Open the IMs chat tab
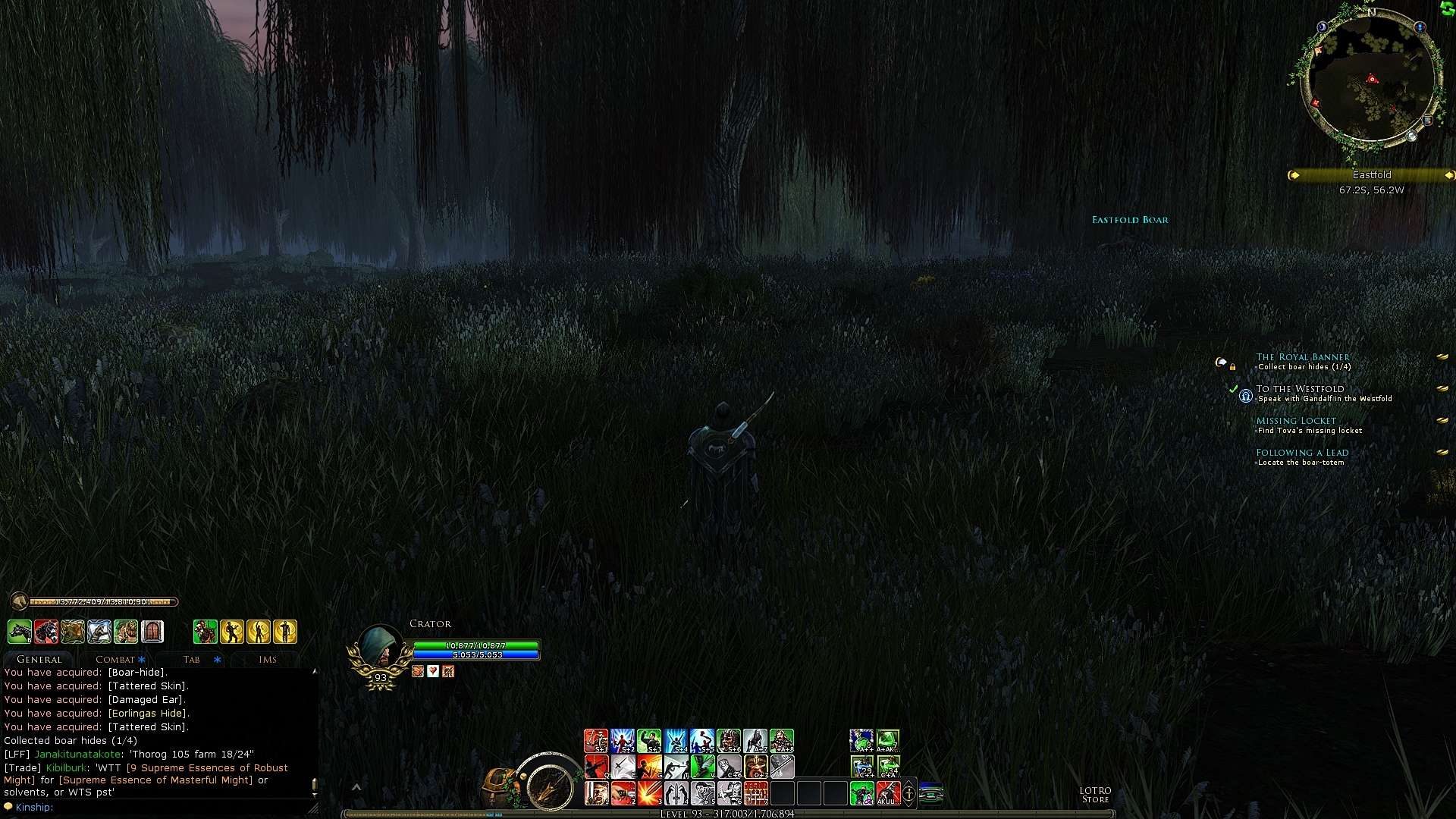The width and height of the screenshot is (1456, 819). [x=267, y=659]
